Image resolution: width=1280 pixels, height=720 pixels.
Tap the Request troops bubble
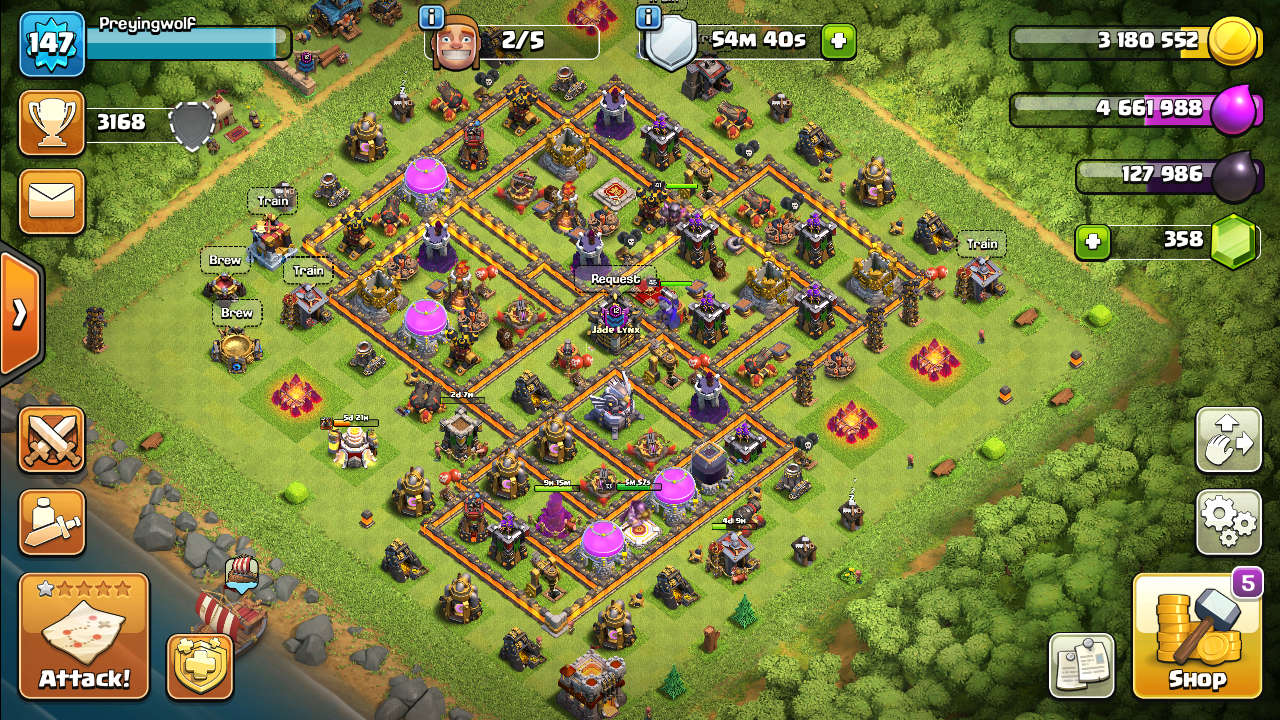point(614,279)
